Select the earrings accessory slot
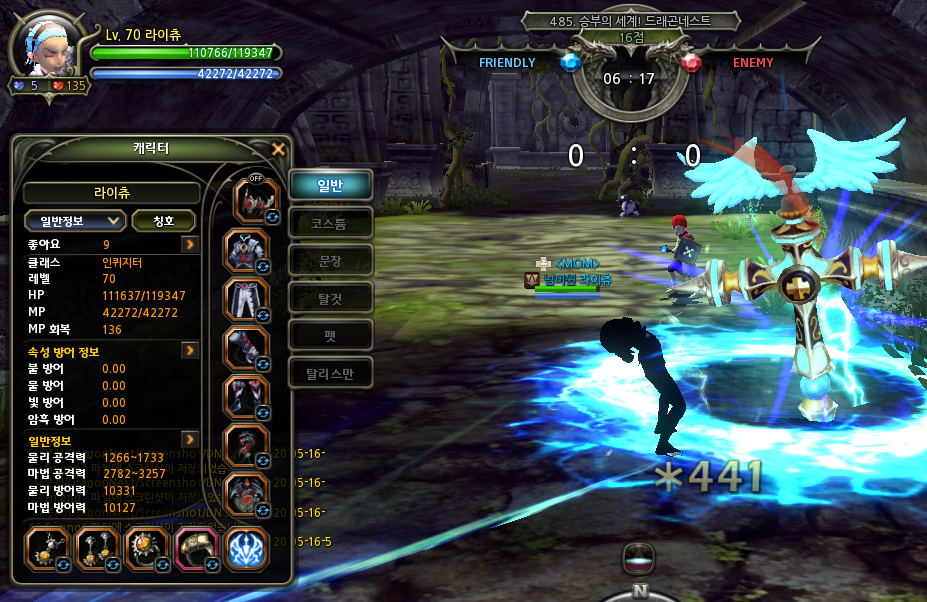 click(96, 549)
